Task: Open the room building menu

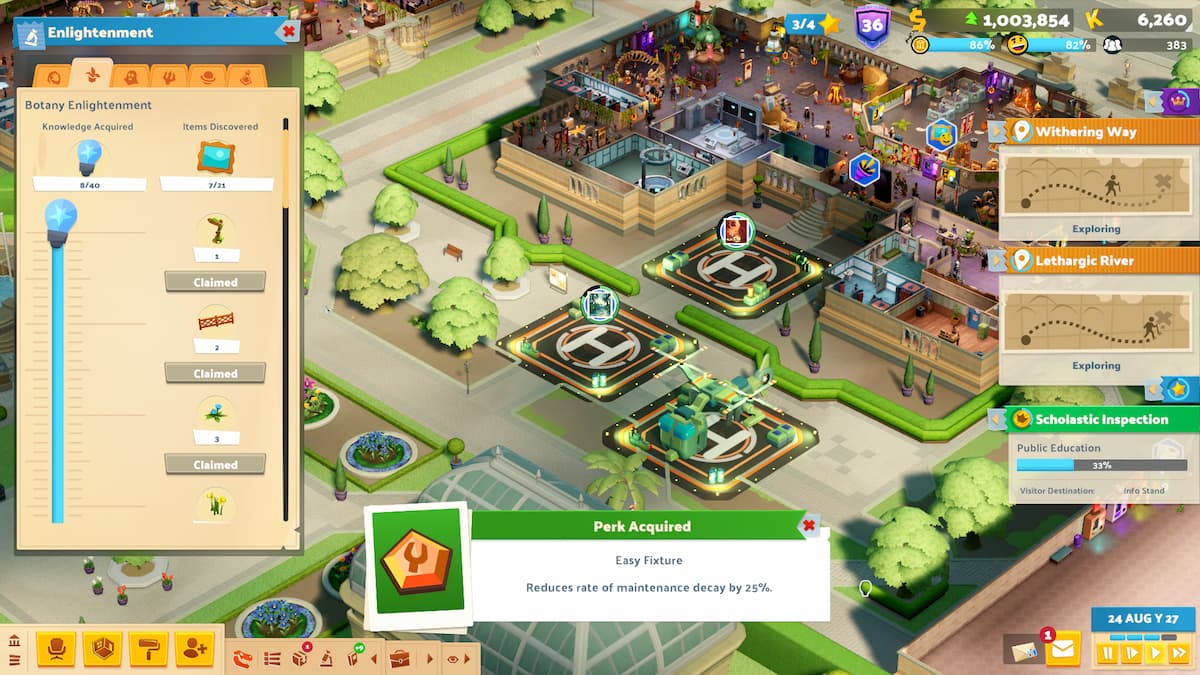Action: 102,650
